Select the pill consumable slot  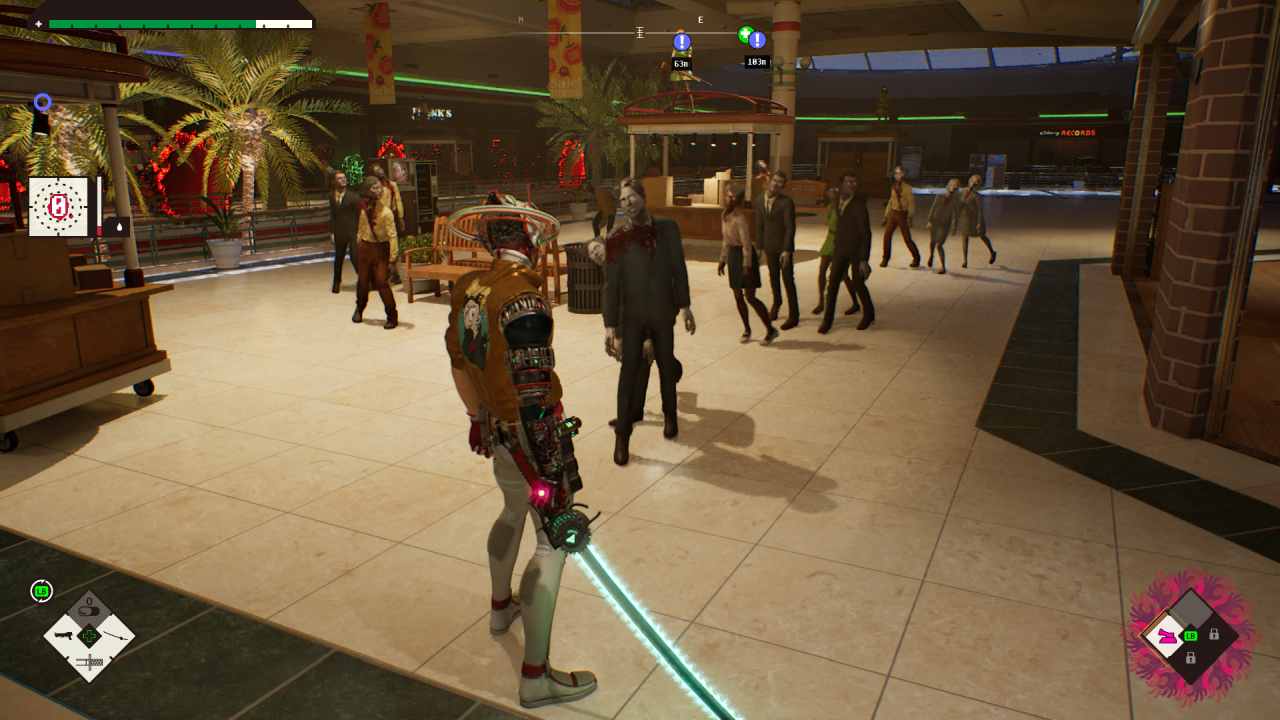coord(89,610)
